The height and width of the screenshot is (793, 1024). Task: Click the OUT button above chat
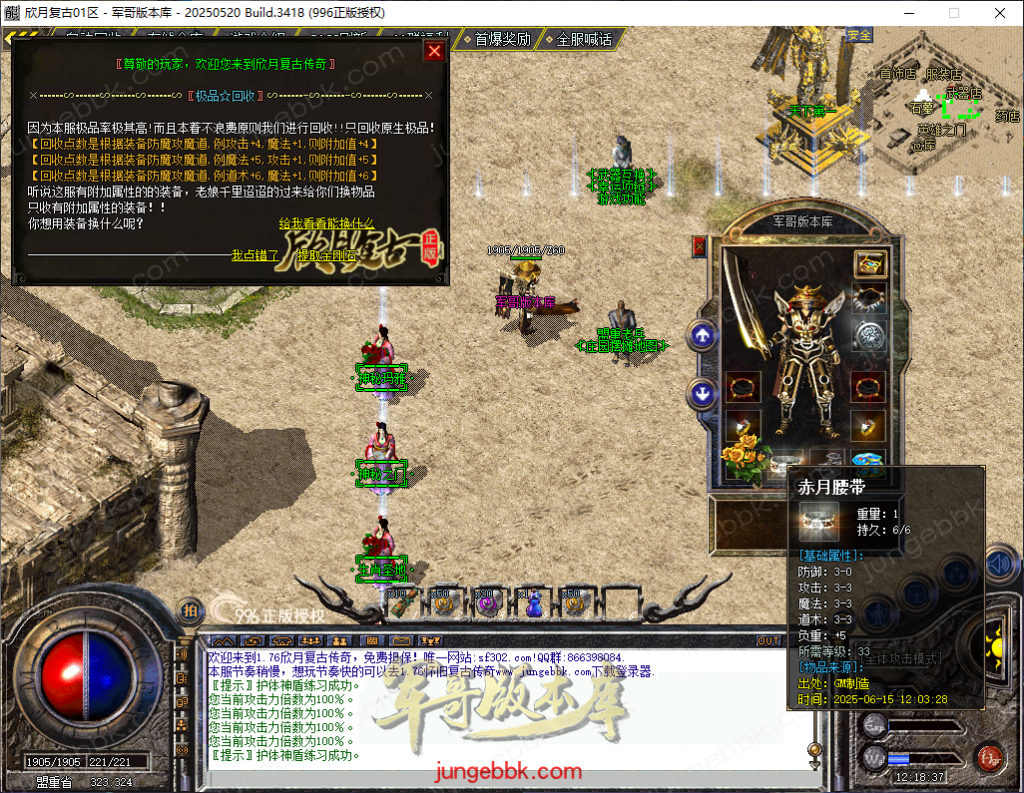pos(768,641)
